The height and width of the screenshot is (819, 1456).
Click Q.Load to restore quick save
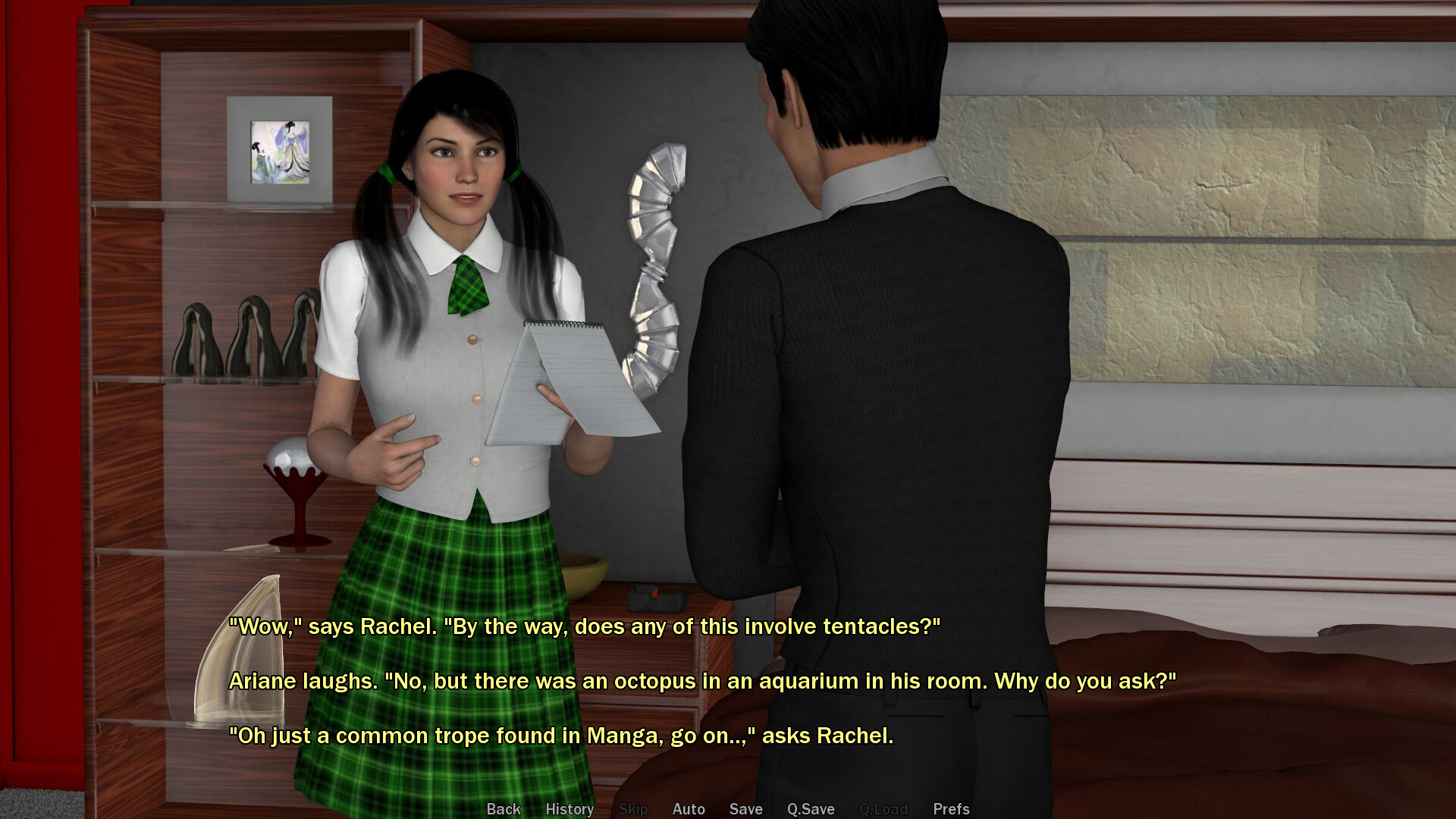point(883,808)
